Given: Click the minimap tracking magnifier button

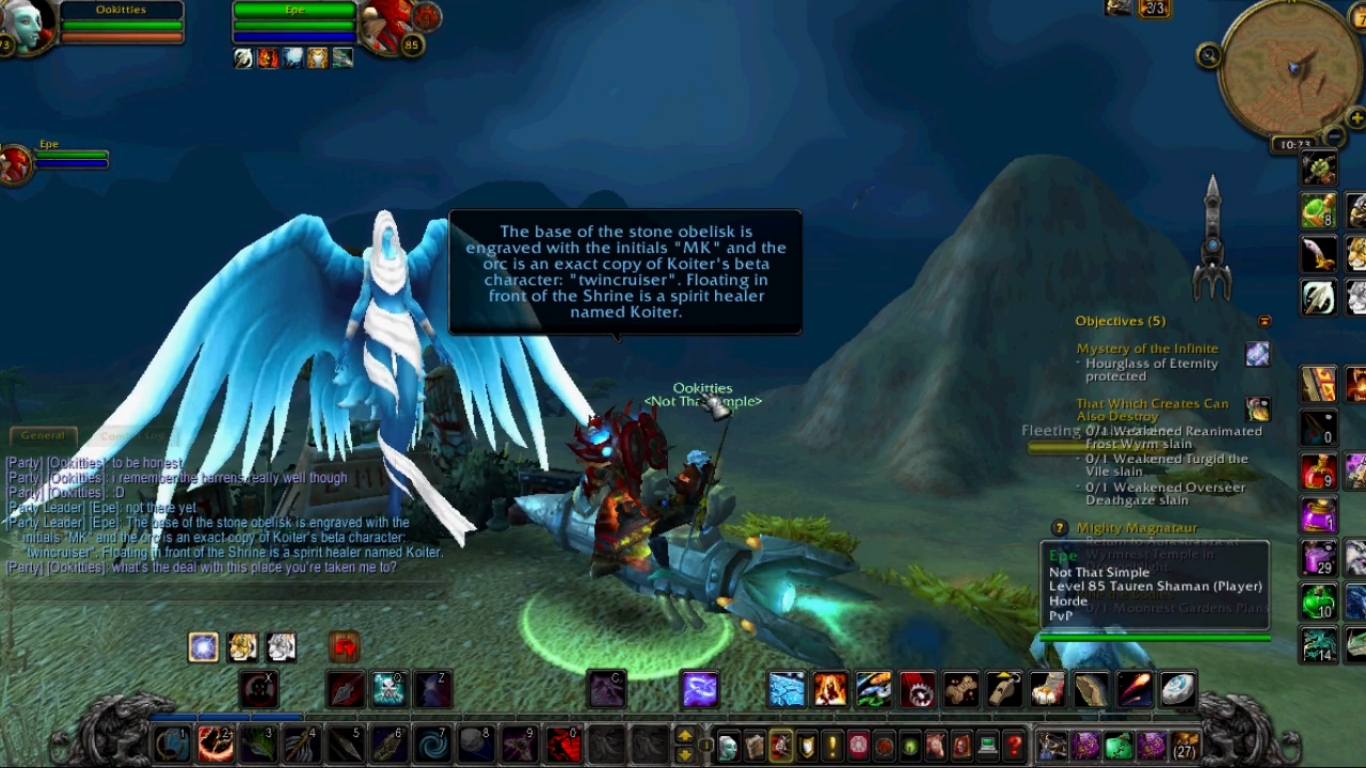Looking at the screenshot, I should pos(1209,56).
